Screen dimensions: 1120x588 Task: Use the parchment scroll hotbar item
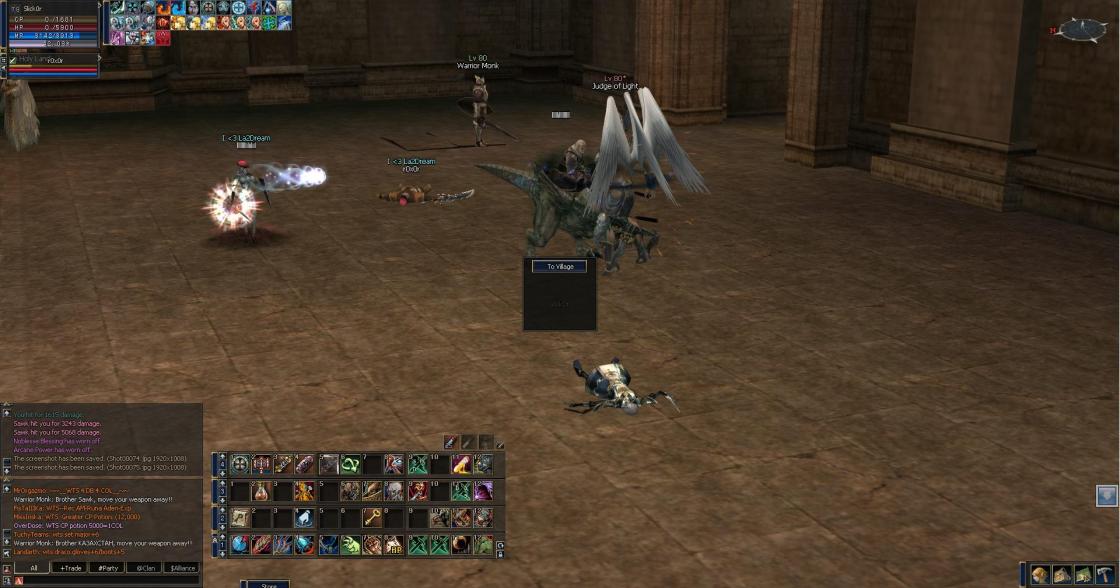click(x=240, y=517)
